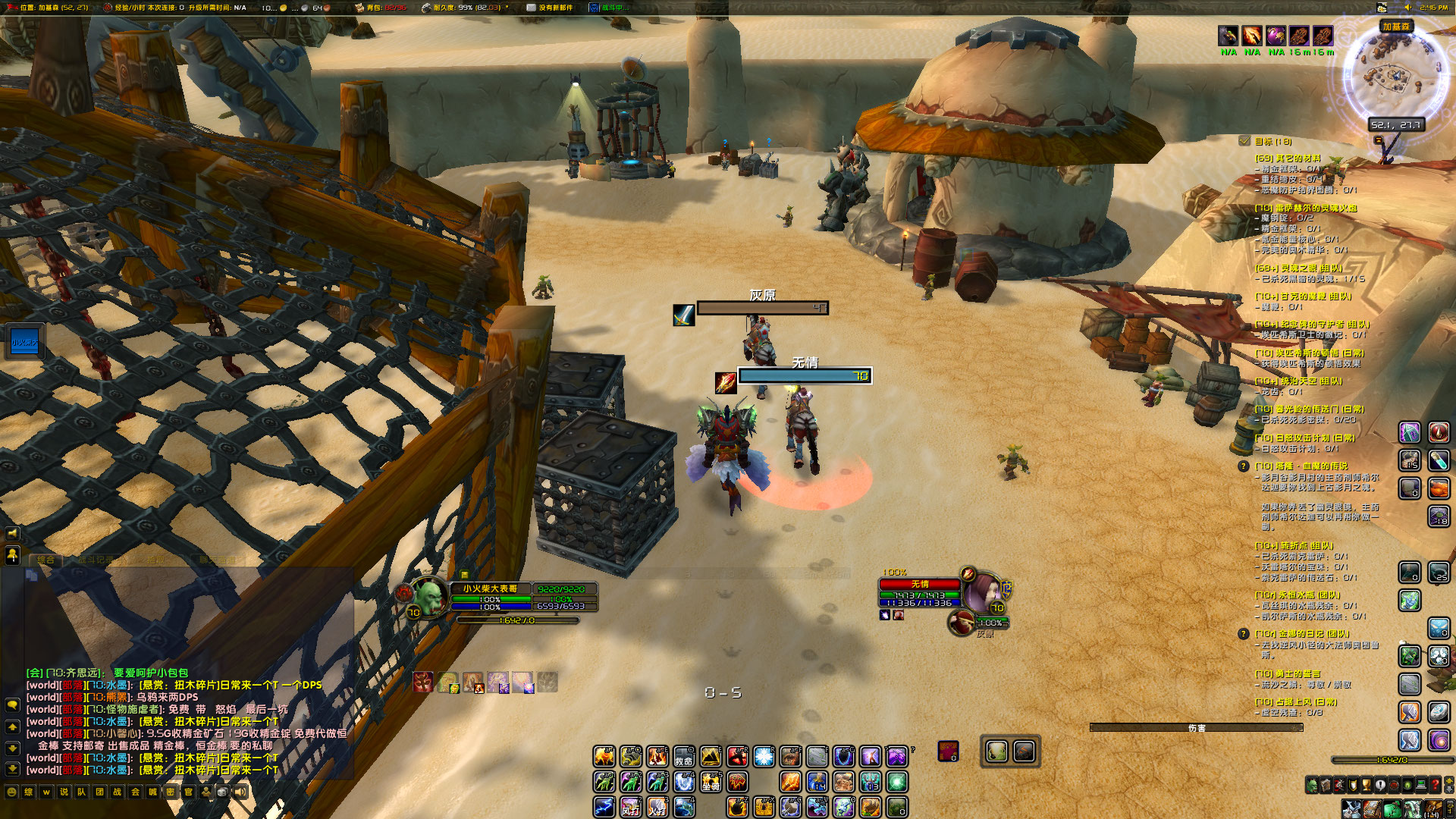Screen dimensions: 1456x819
Task: Open help using the red question mark icon
Action: (1435, 786)
